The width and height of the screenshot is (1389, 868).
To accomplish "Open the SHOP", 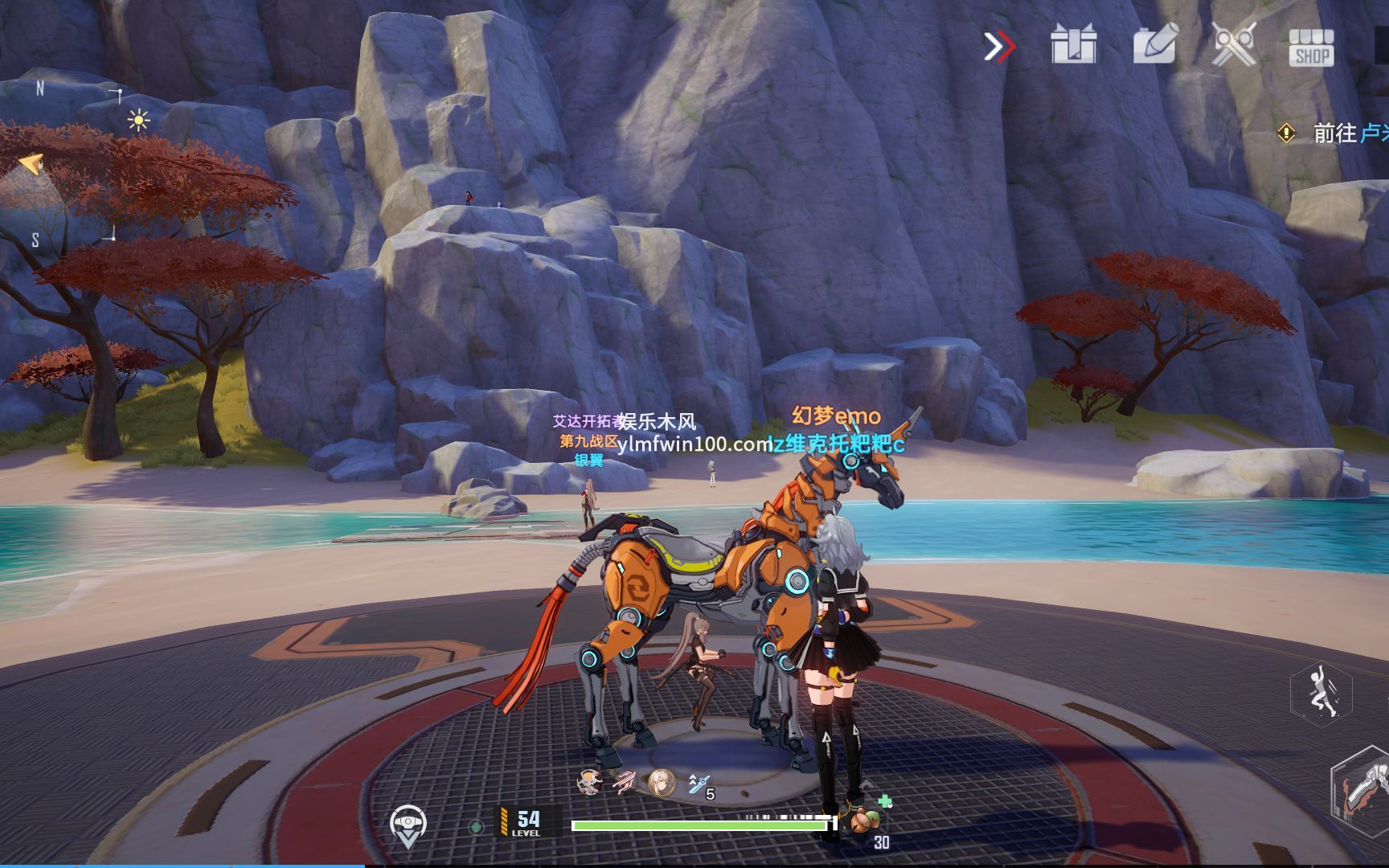I will [1311, 47].
